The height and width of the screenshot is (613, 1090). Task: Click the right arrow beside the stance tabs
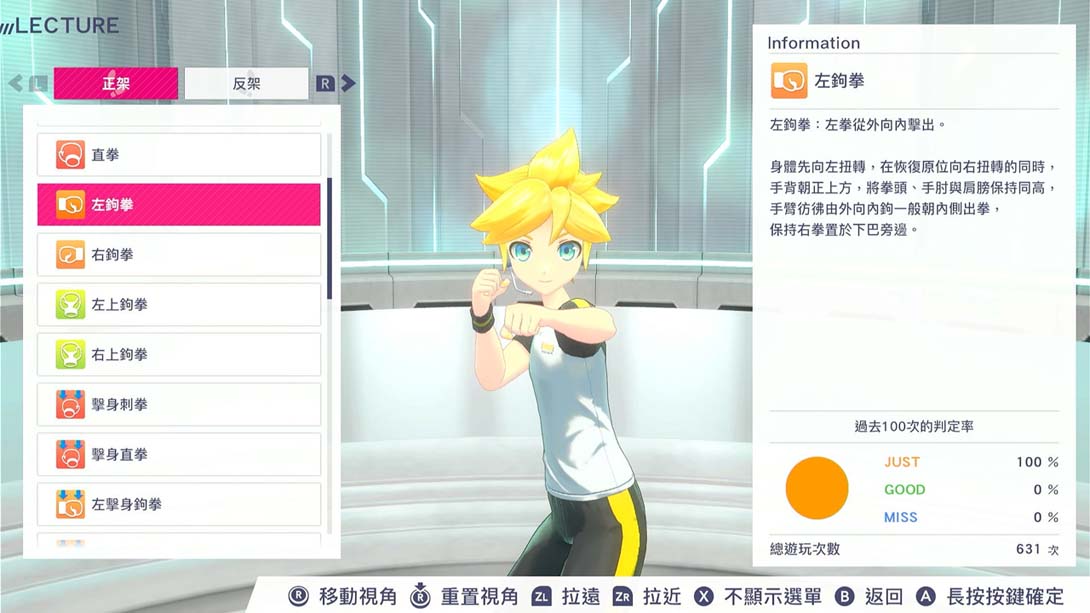point(348,84)
